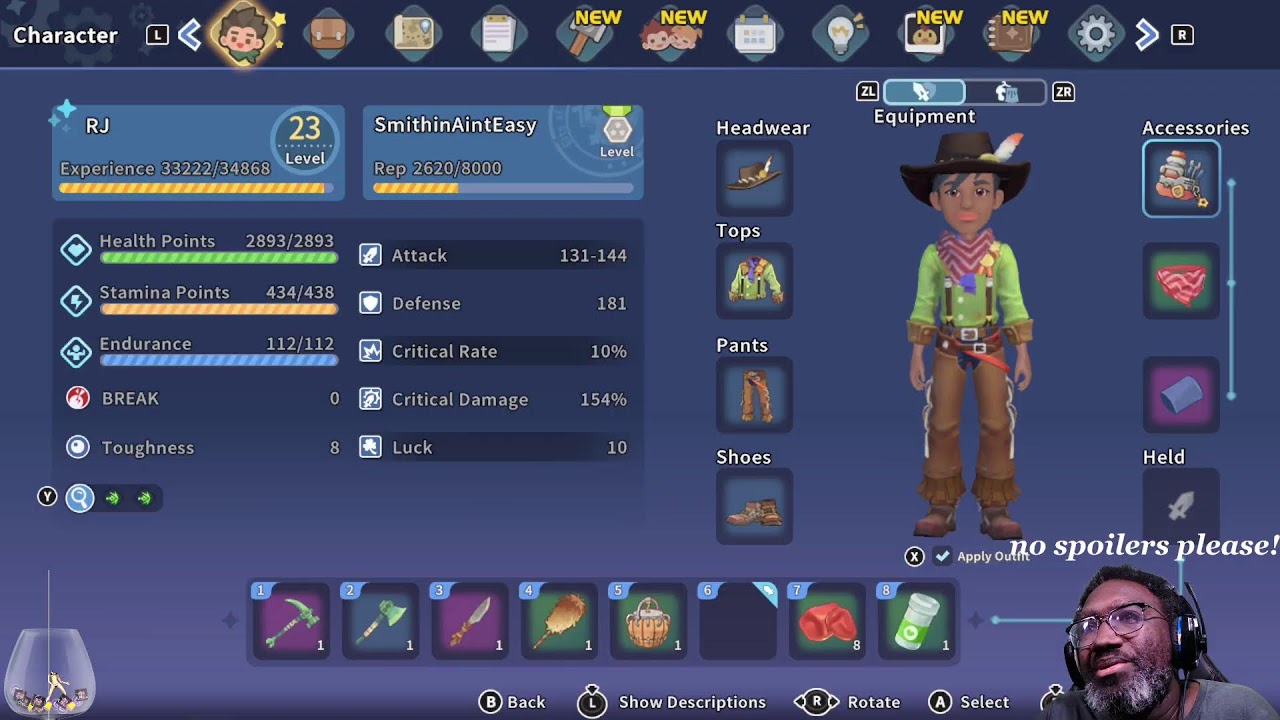Select the woven basket hotbar slot
Screen dimensions: 1280x720
pyautogui.click(x=648, y=621)
